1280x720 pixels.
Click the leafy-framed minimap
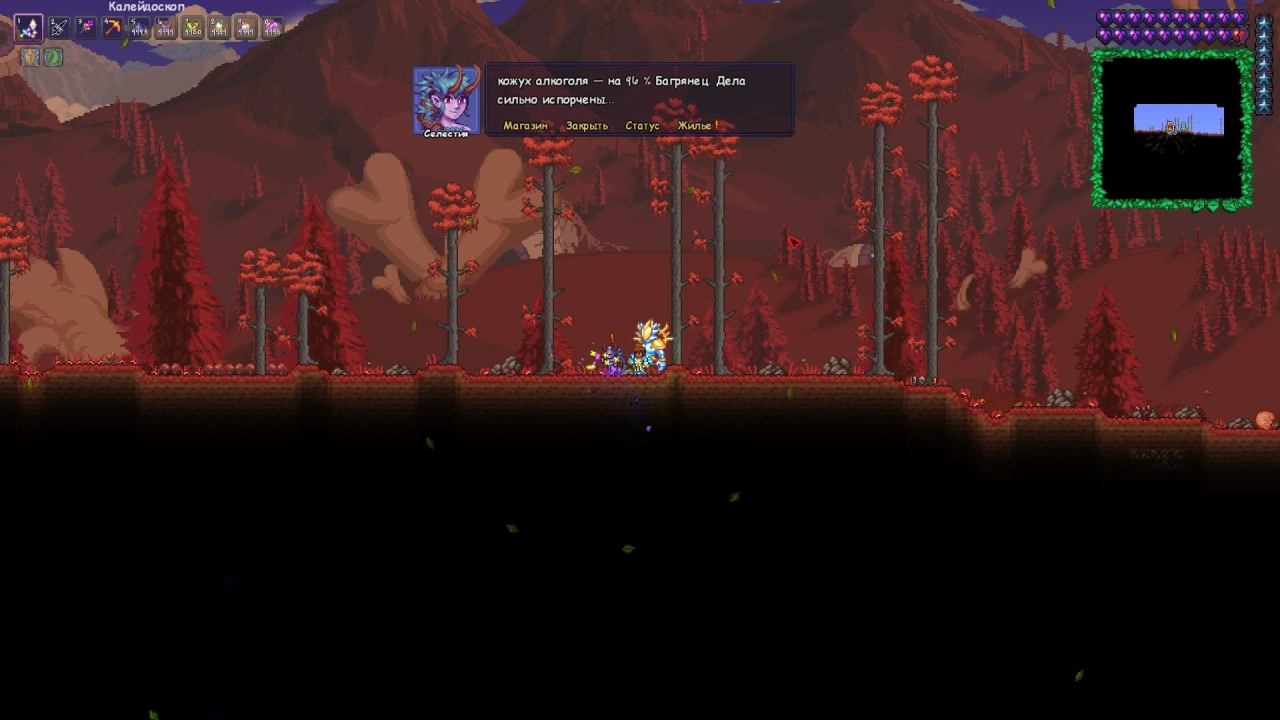(x=1172, y=130)
